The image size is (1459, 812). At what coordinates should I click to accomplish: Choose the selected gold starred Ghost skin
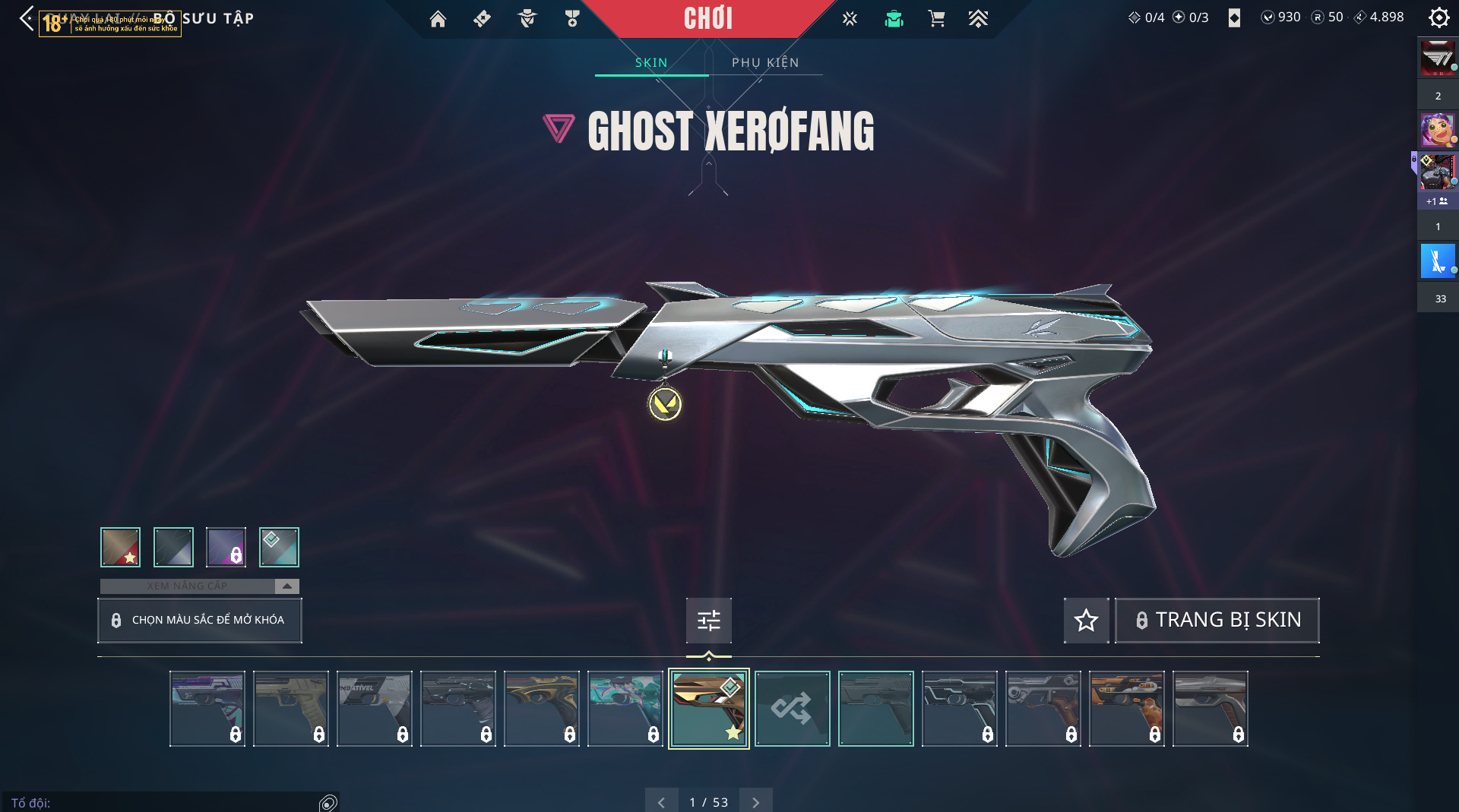(708, 709)
